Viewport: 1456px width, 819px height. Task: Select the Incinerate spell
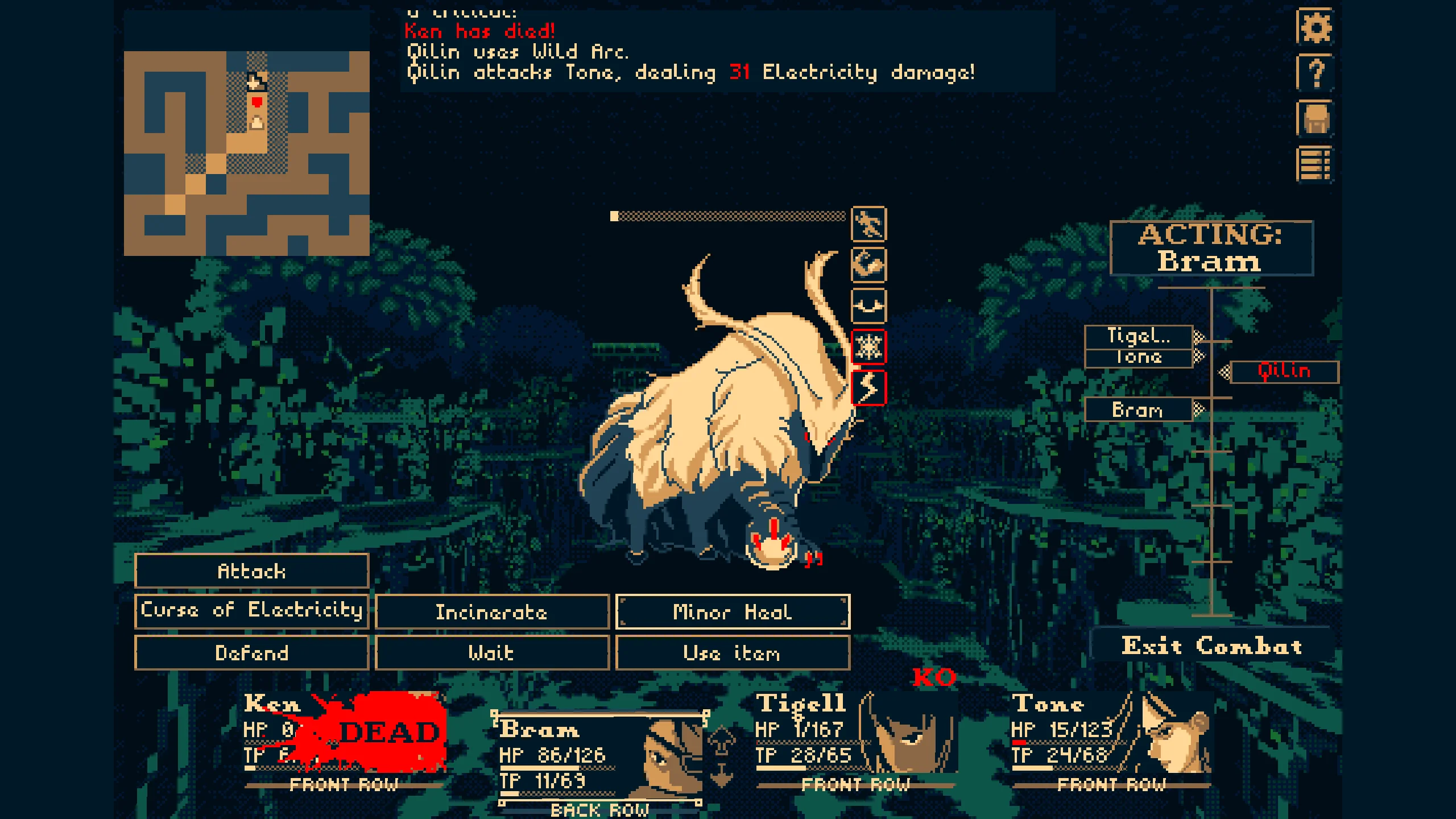[492, 612]
